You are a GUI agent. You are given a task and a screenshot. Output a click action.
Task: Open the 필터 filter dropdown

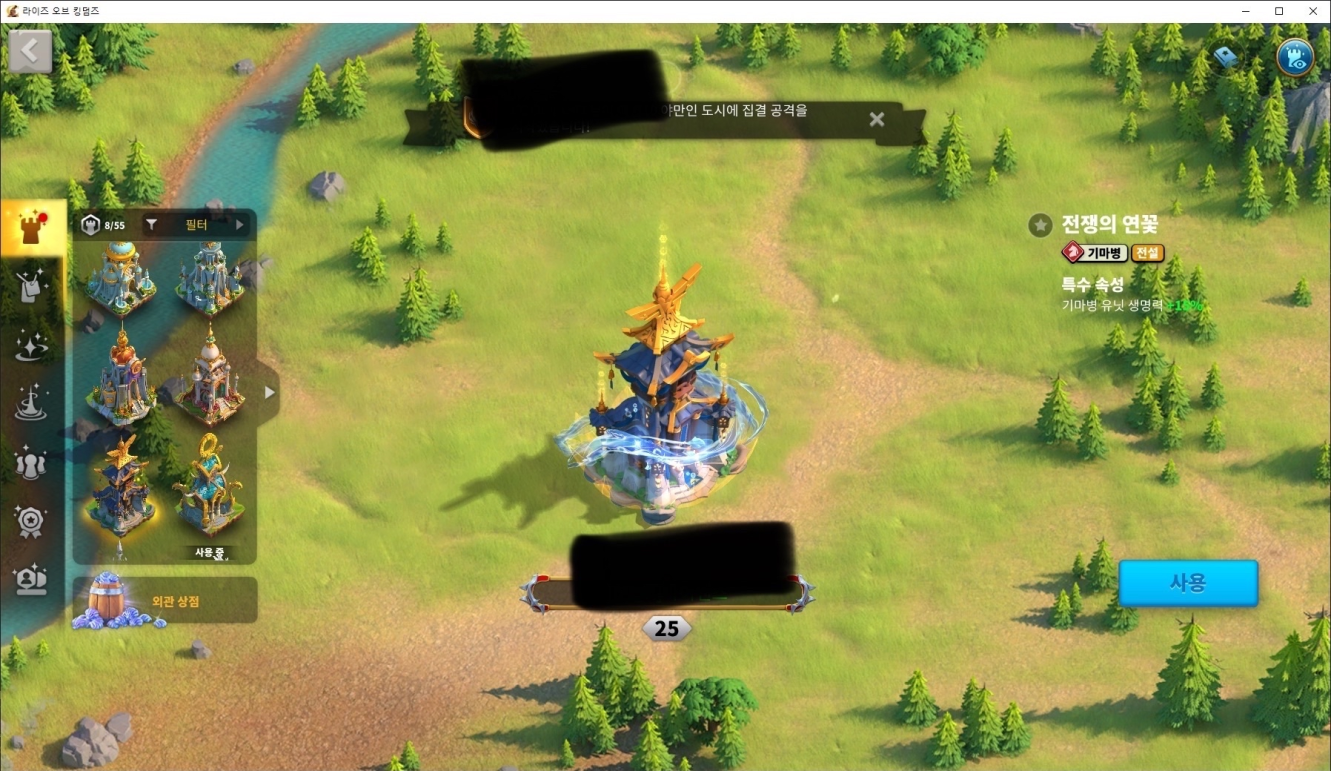point(196,225)
